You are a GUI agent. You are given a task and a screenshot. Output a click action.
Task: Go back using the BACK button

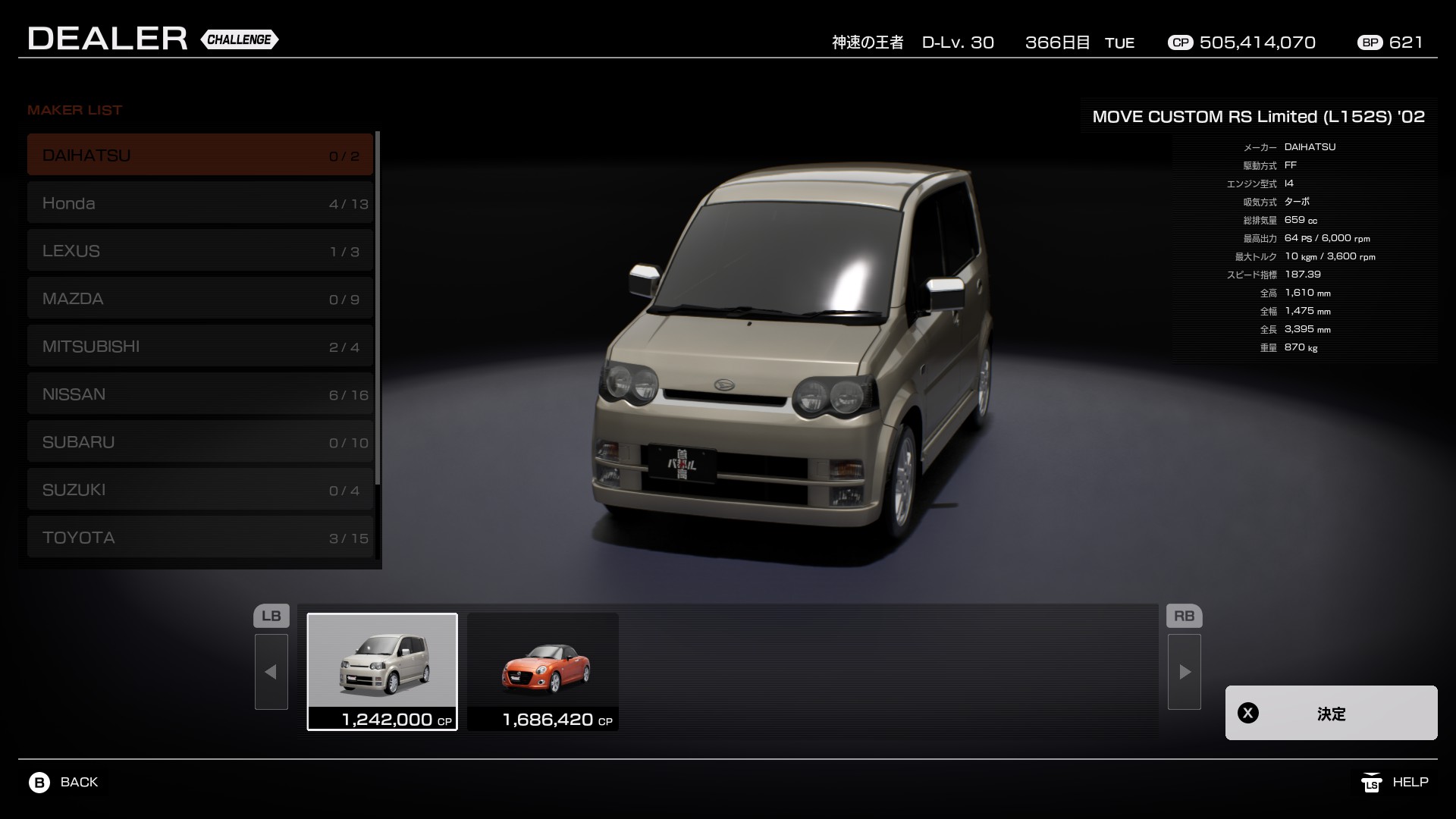tap(64, 782)
